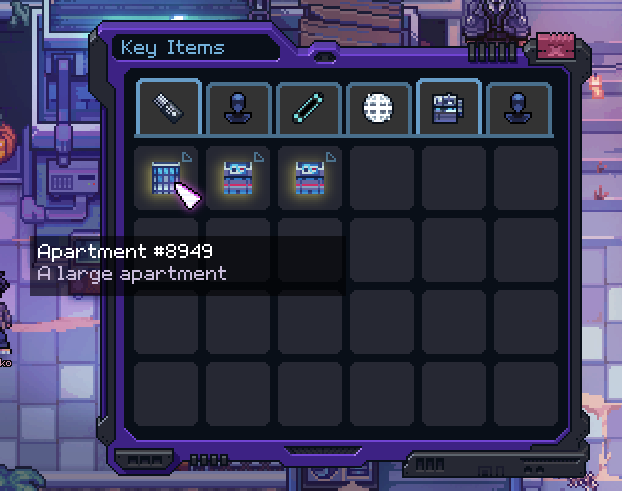The height and width of the screenshot is (491, 622).
Task: Switch to the white globe tab
Action: click(x=378, y=108)
